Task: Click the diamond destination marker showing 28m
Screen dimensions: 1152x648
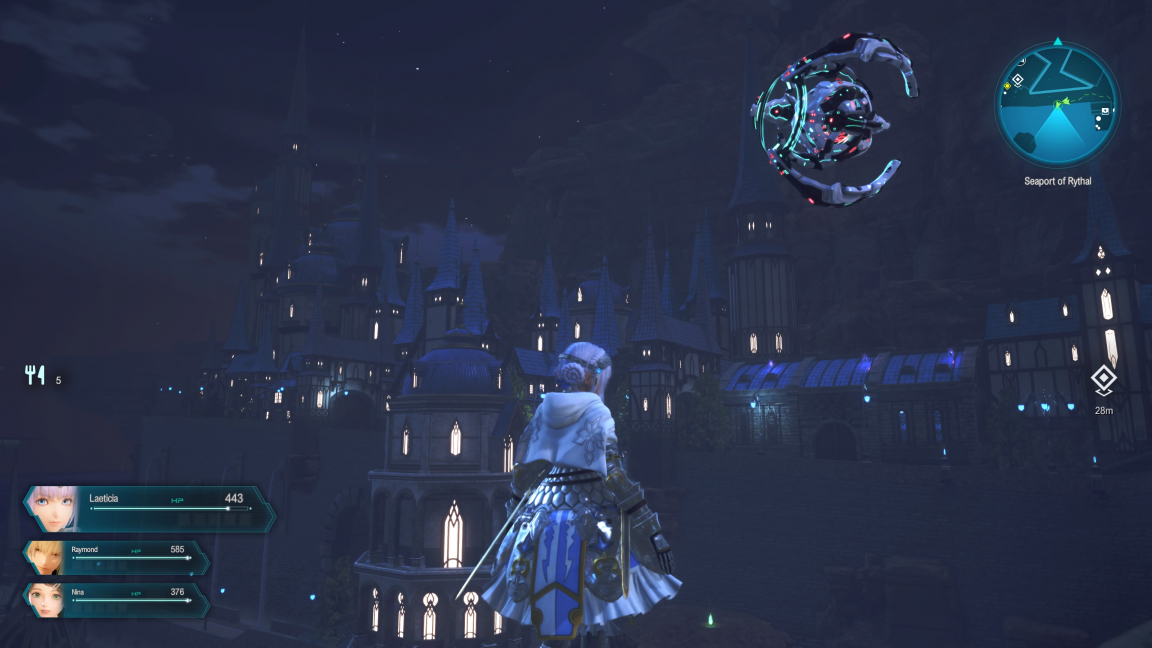Action: click(x=1103, y=380)
